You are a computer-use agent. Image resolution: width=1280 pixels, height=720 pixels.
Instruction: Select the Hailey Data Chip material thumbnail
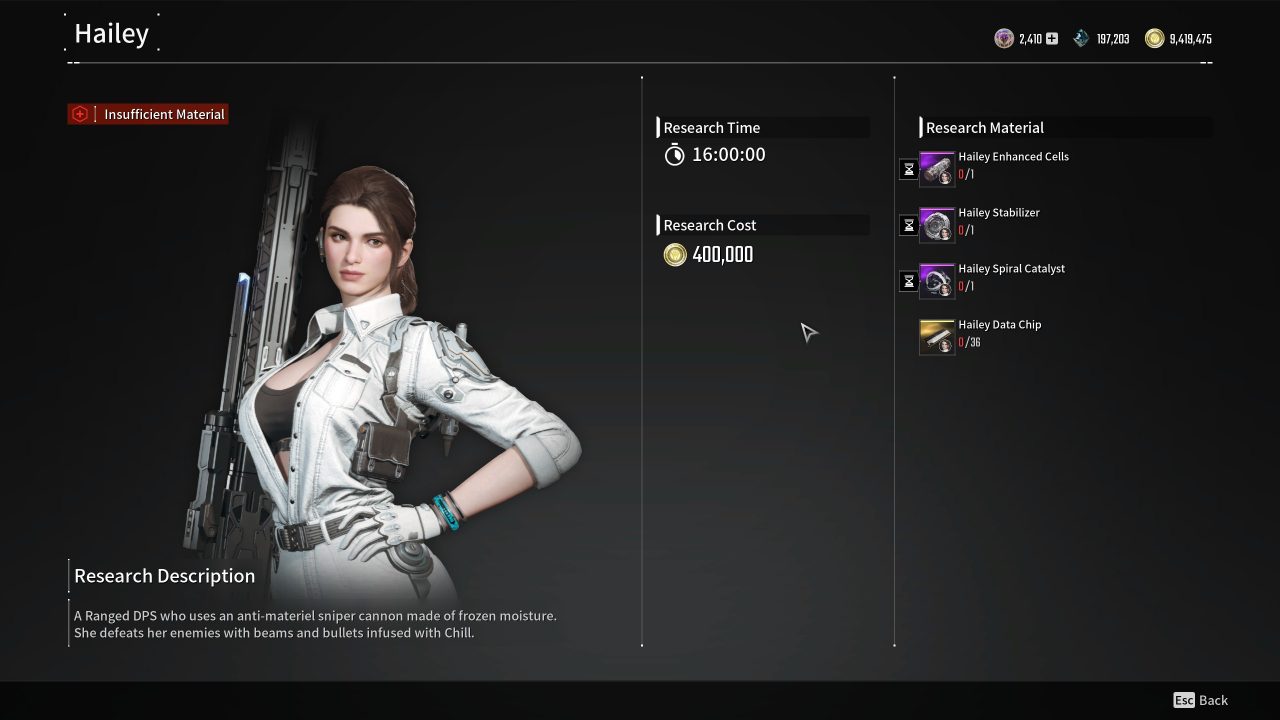tap(937, 337)
